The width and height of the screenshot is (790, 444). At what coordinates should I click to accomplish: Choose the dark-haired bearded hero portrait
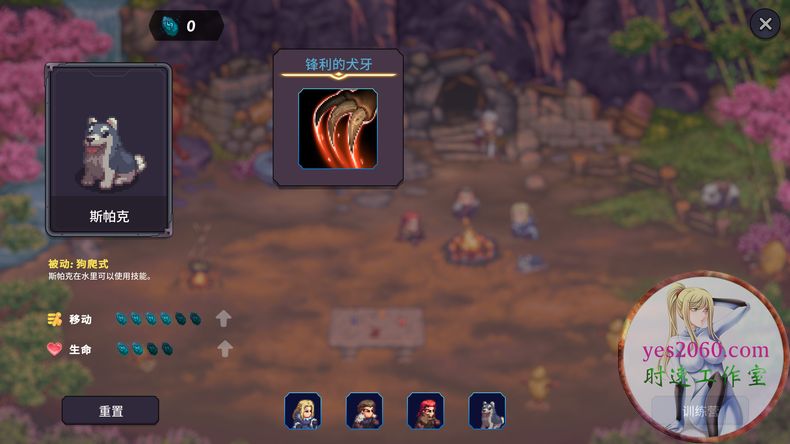pos(364,411)
